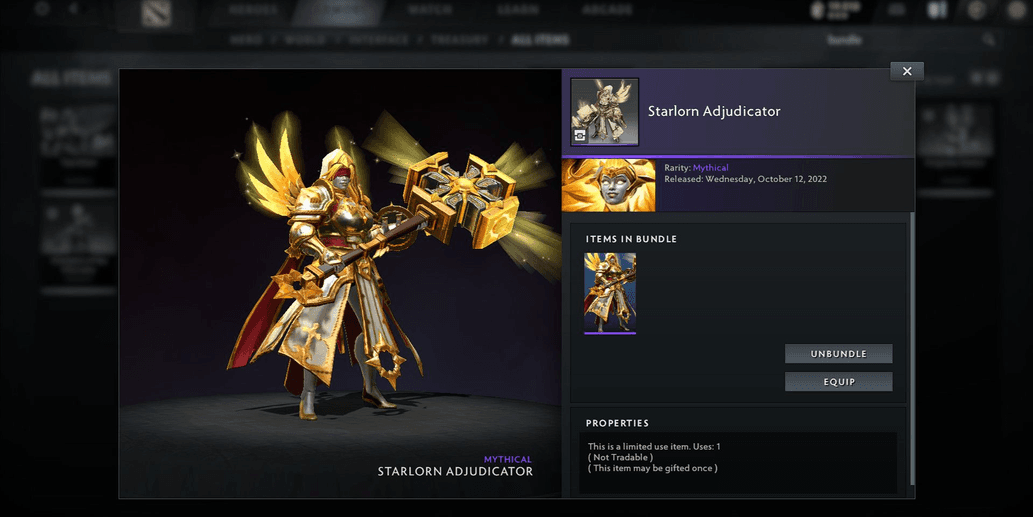Viewport: 1033px width, 517px height.
Task: Equip the Starlorn Adjudicator set
Action: [838, 382]
